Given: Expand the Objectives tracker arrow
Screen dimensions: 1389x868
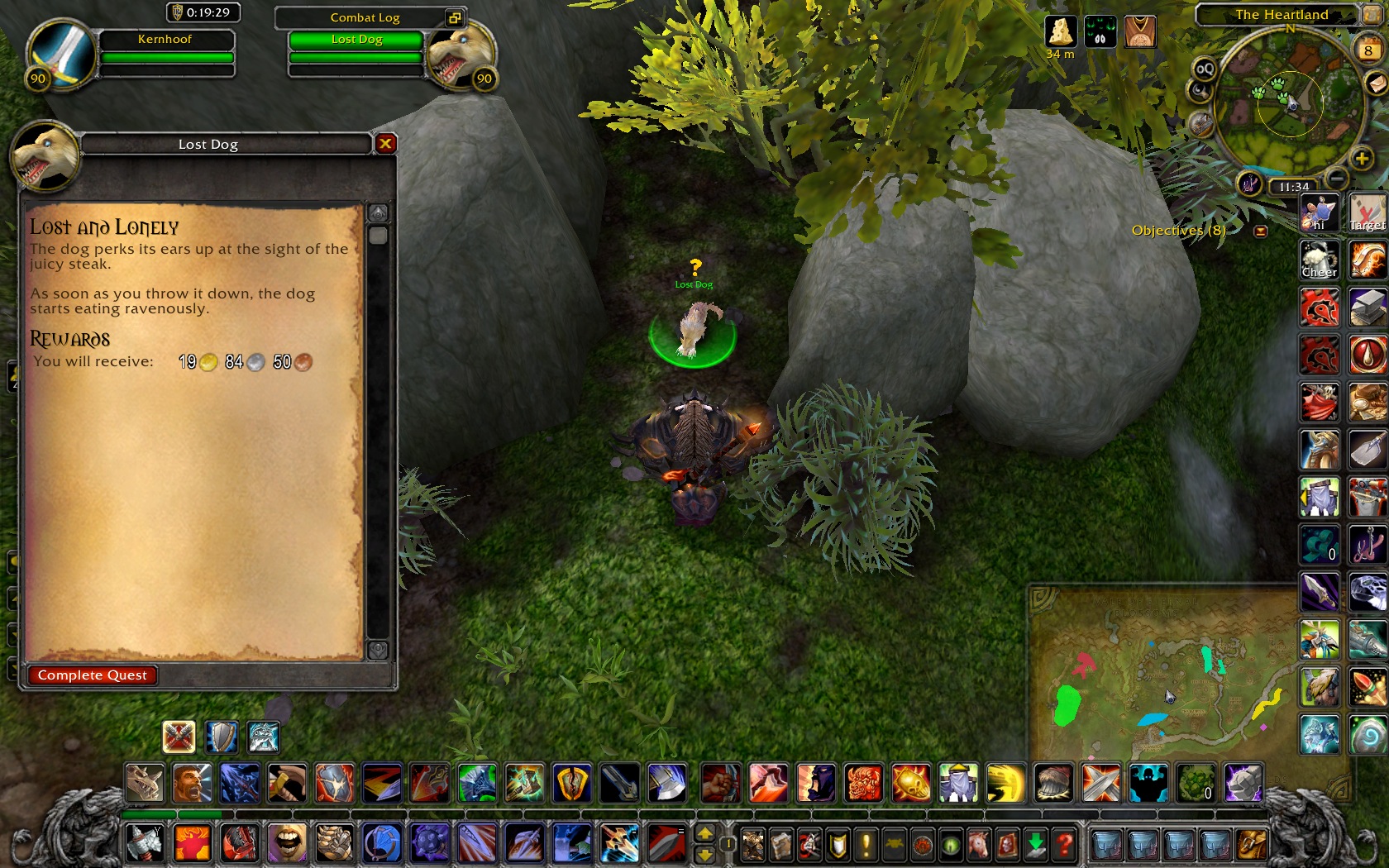Looking at the screenshot, I should 1261,231.
